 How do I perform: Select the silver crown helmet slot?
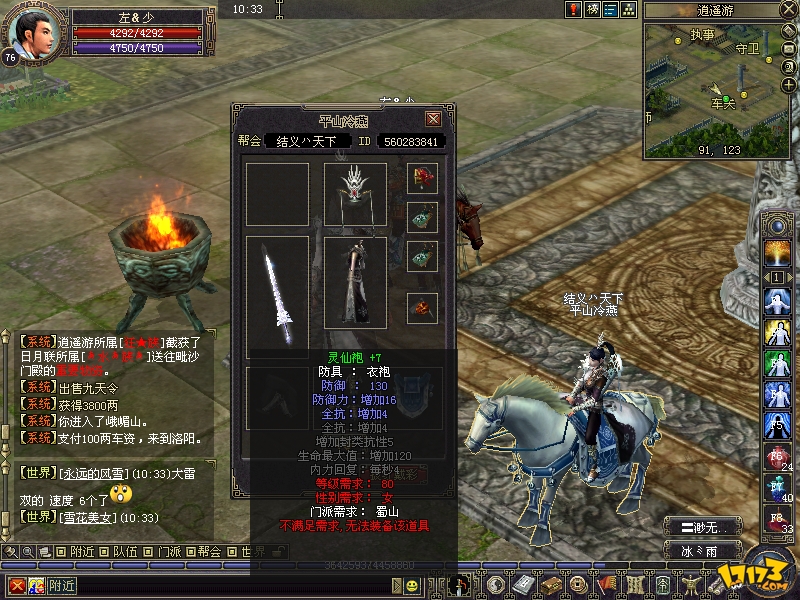point(355,193)
